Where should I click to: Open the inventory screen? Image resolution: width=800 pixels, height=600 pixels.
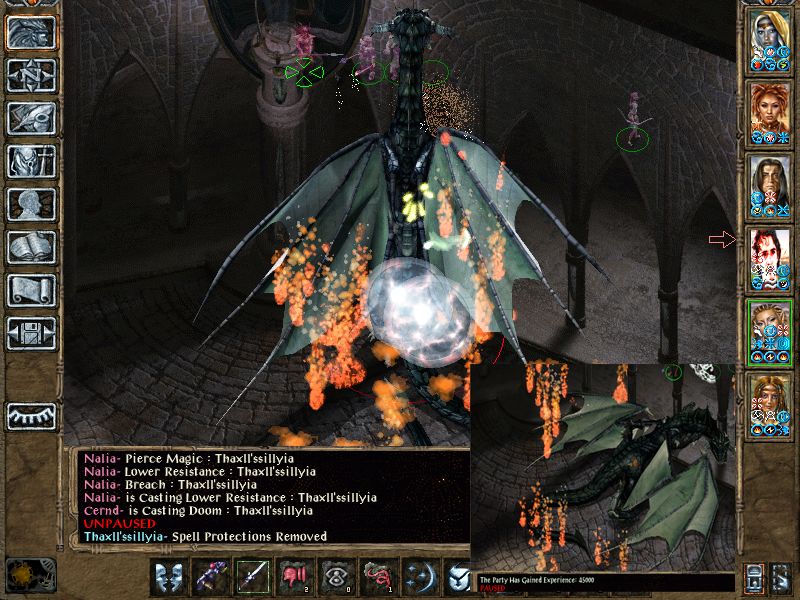(30, 161)
